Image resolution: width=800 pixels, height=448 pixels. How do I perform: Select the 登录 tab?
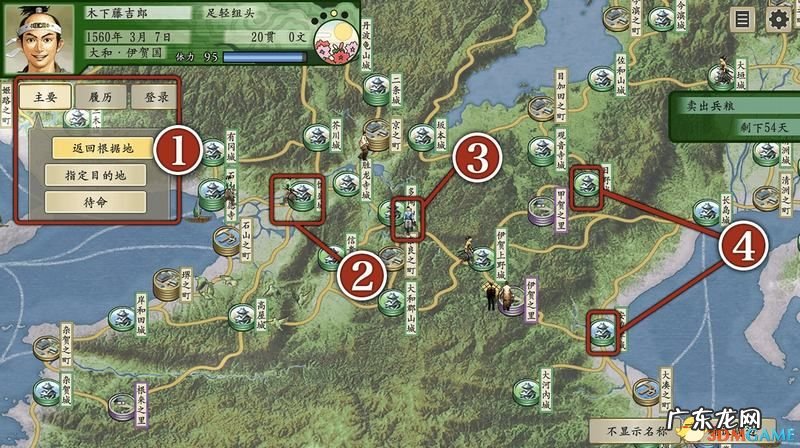click(155, 98)
